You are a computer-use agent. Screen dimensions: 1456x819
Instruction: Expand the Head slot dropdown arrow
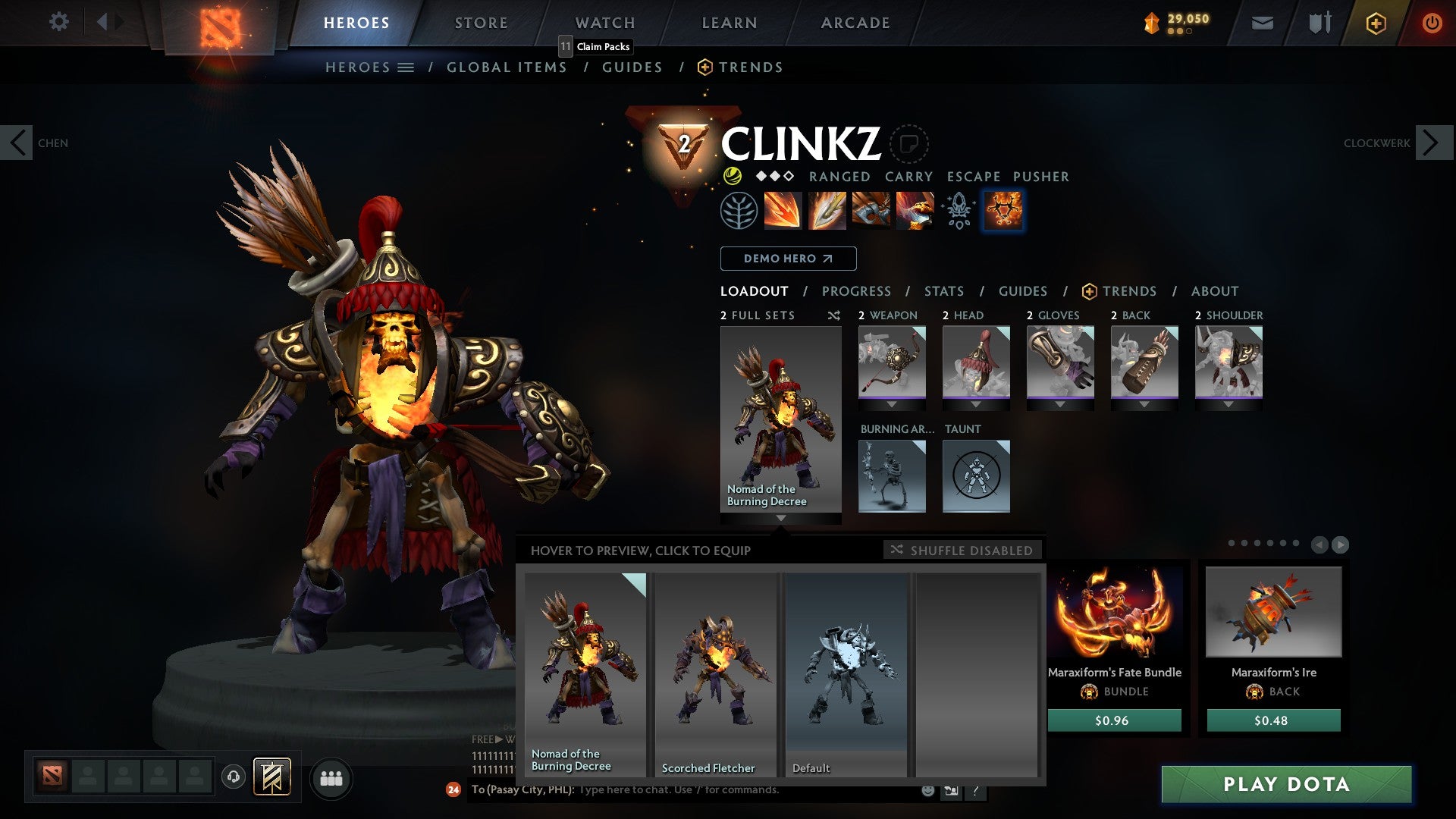click(976, 403)
